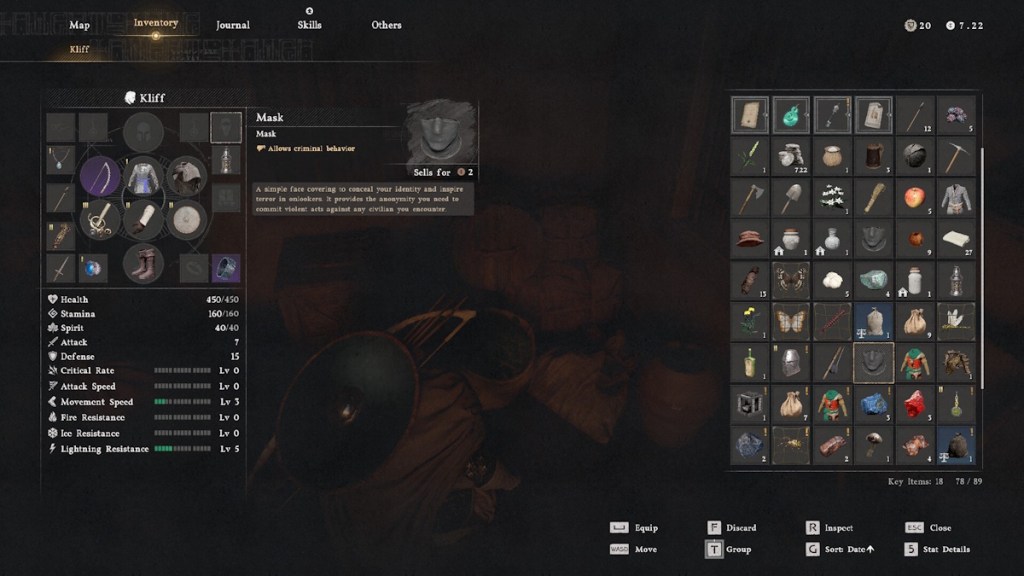Image resolution: width=1024 pixels, height=576 pixels.
Task: Pick the green potion flask slot
Action: 791,115
